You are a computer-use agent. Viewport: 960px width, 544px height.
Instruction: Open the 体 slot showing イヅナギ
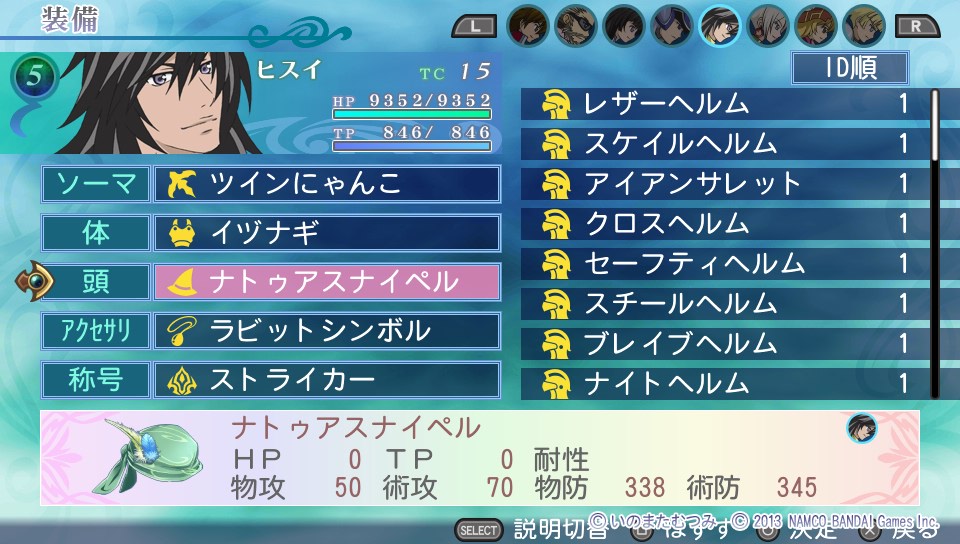click(327, 233)
